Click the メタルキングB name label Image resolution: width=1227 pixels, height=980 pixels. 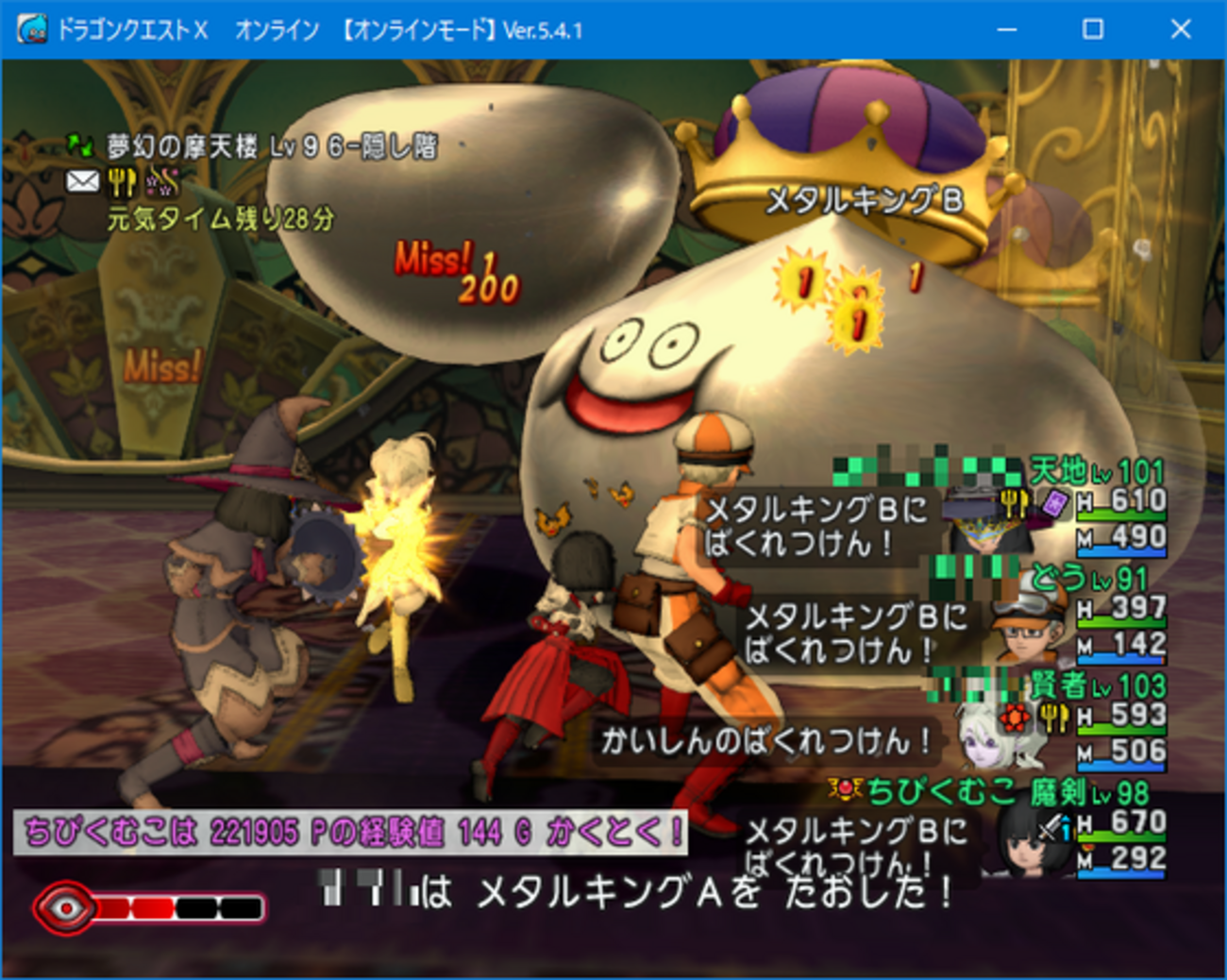865,198
